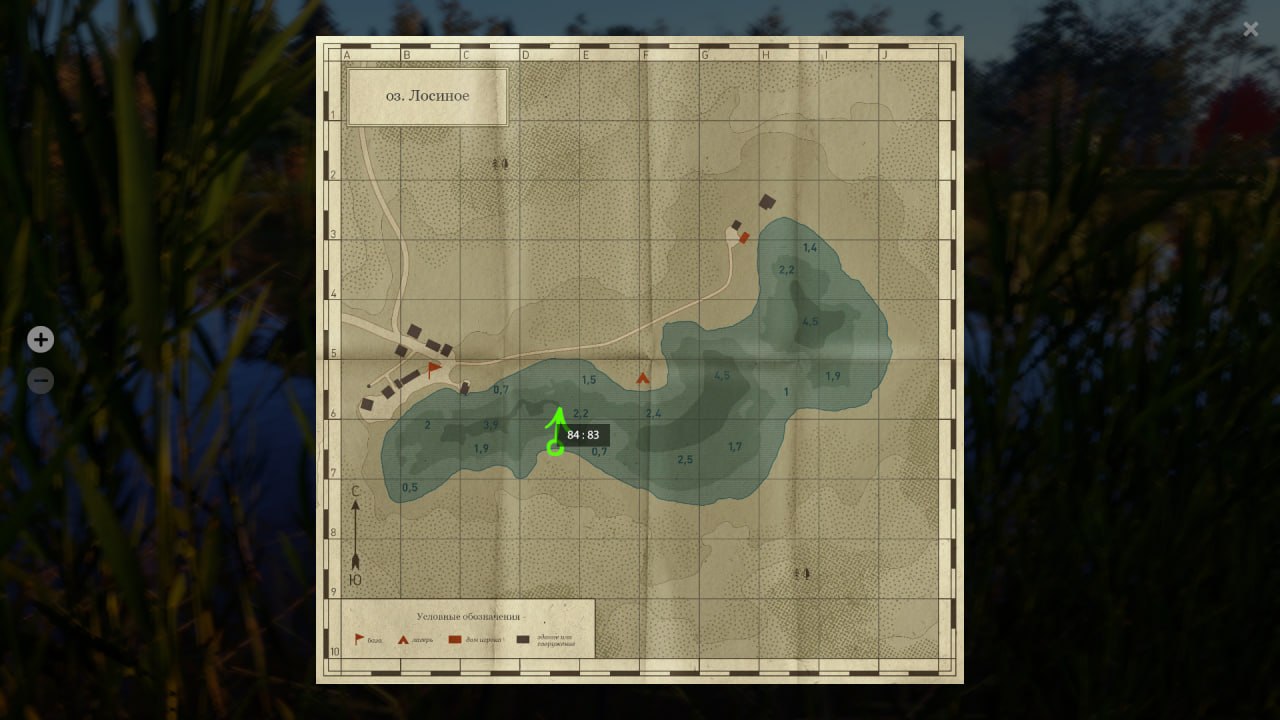Select the red house marker near the lake's north shore
Image resolution: width=1280 pixels, height=720 pixels.
(x=744, y=238)
